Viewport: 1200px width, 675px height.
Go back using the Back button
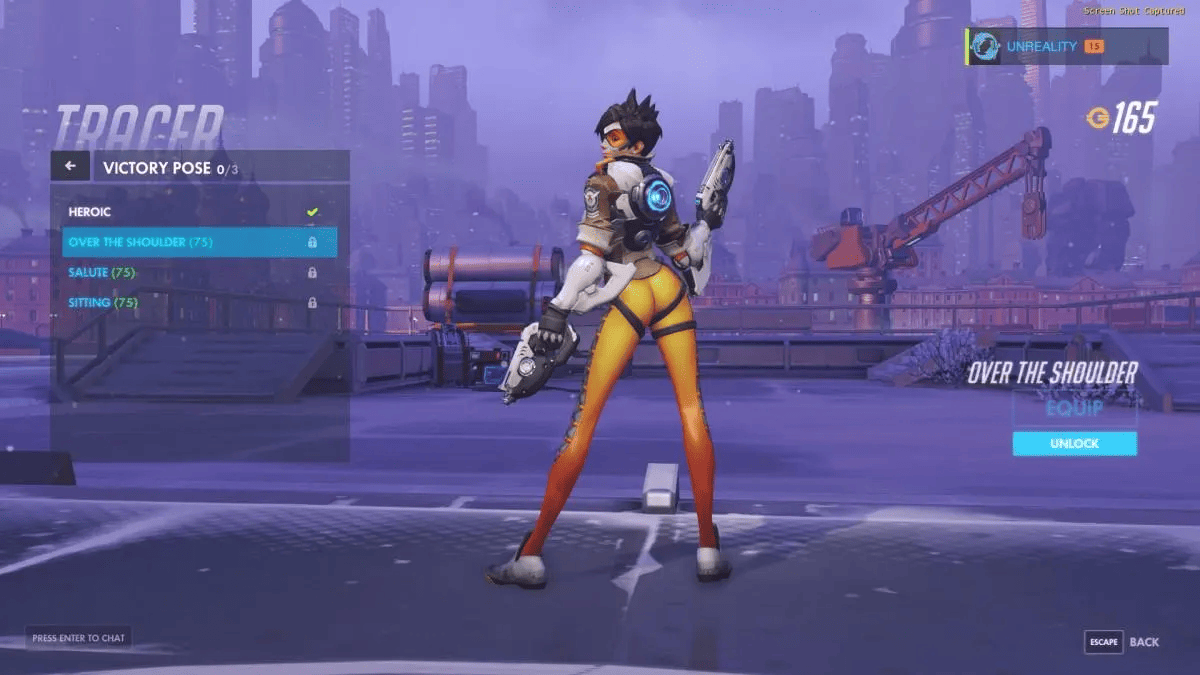pyautogui.click(x=1124, y=642)
